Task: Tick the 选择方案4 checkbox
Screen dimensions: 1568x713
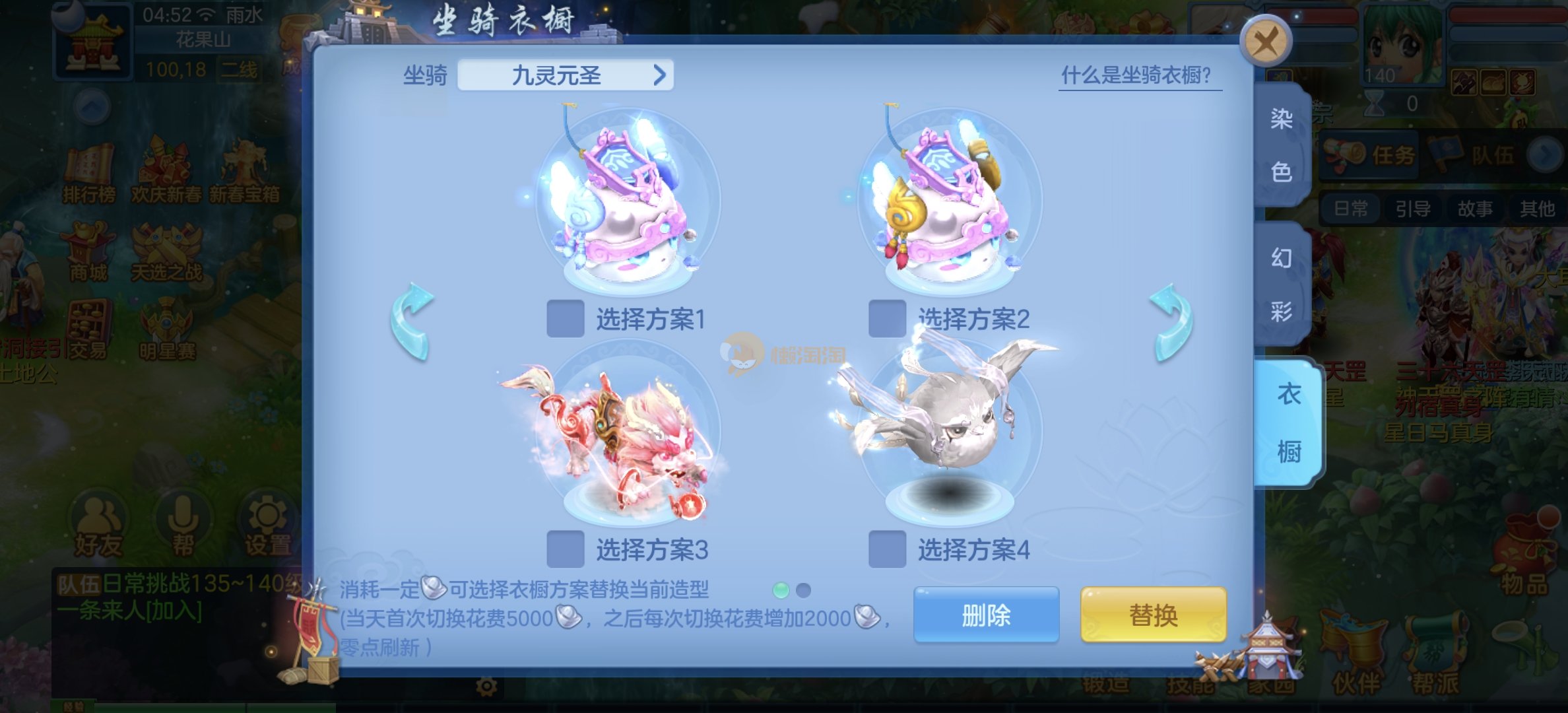Action: (887, 549)
